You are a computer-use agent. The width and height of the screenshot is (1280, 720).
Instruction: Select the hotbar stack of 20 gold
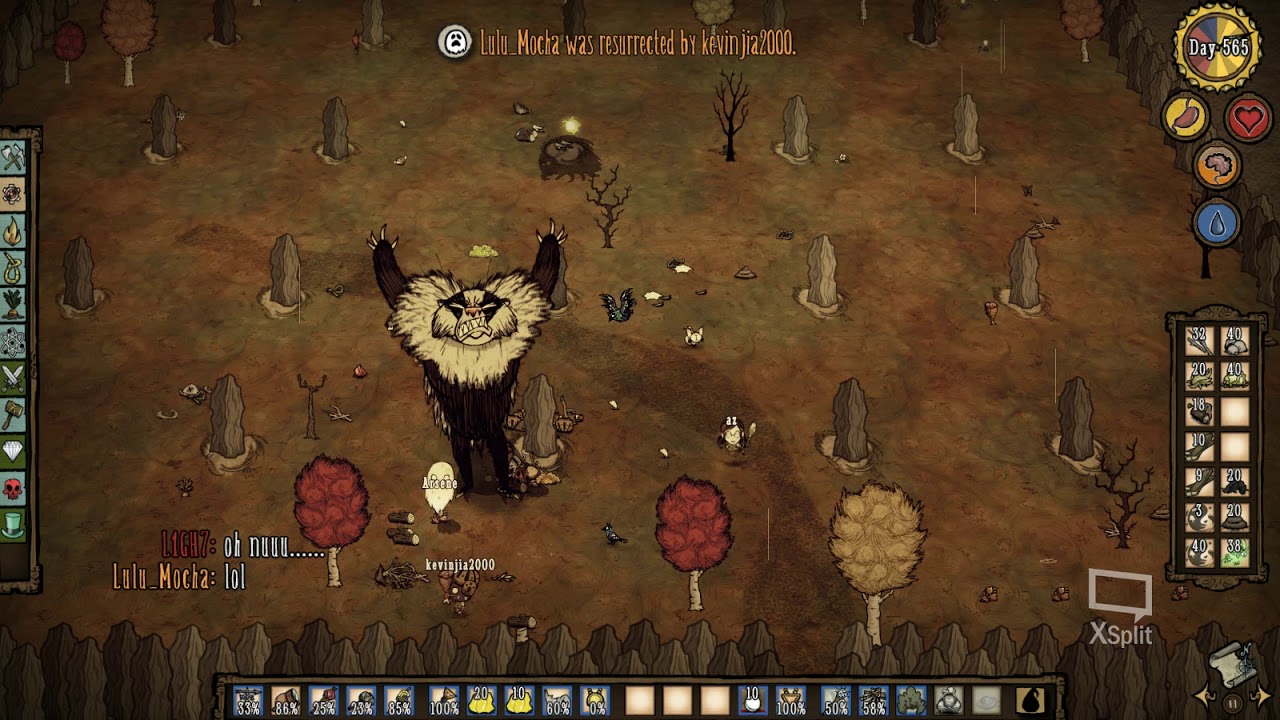(x=482, y=701)
